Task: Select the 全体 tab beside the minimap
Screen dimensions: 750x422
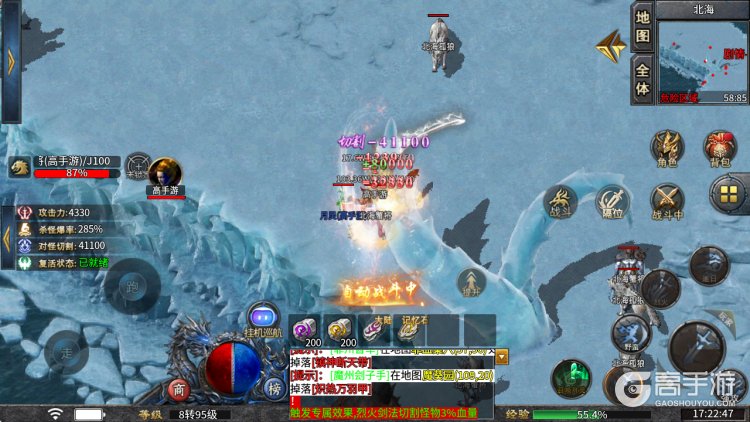Action: [643, 78]
